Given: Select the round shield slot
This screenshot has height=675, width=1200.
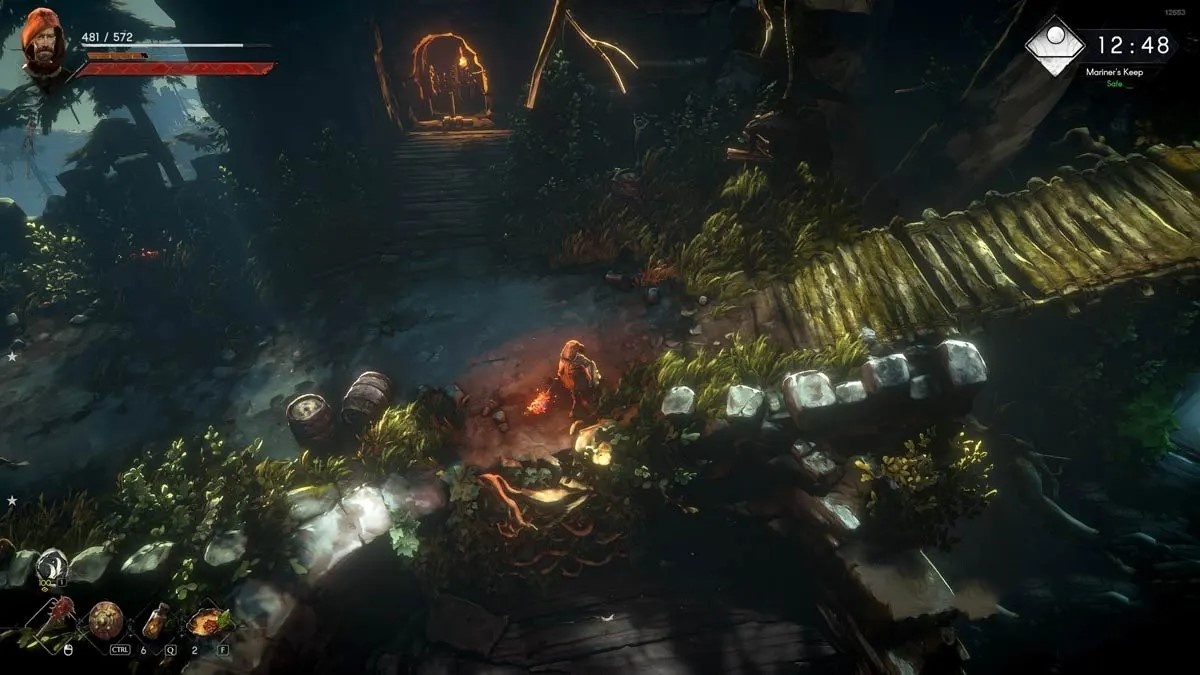Looking at the screenshot, I should [x=105, y=620].
